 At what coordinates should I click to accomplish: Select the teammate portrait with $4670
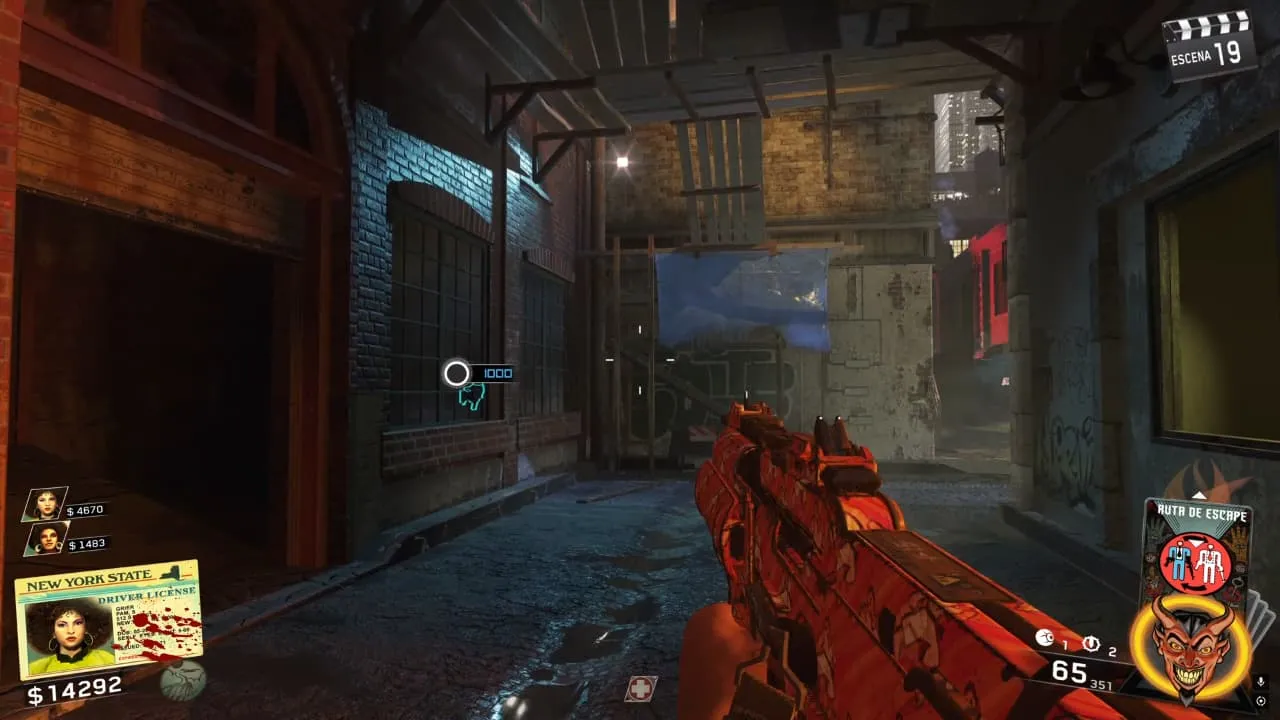tap(45, 503)
